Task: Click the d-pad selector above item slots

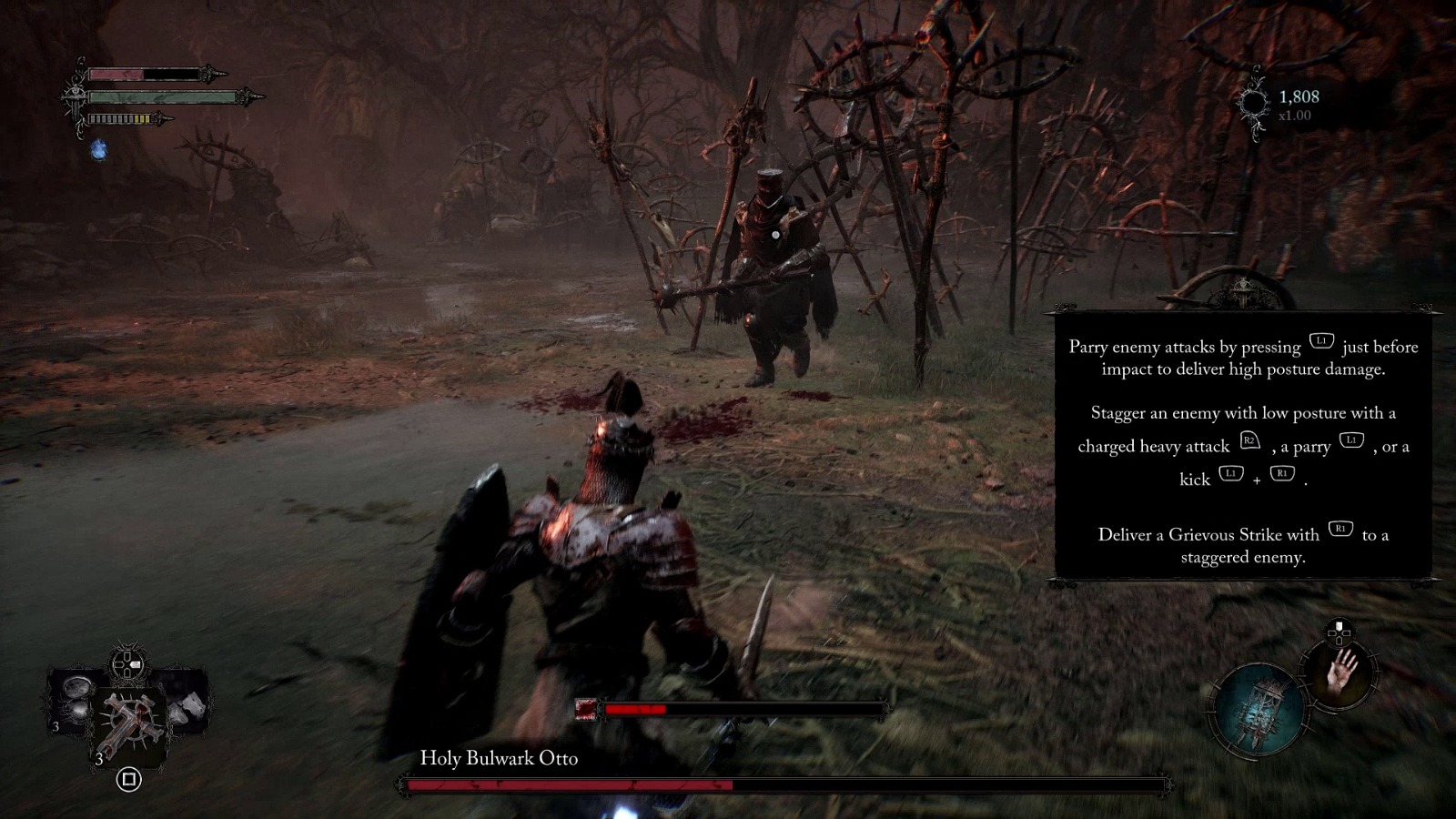Action: tap(127, 663)
